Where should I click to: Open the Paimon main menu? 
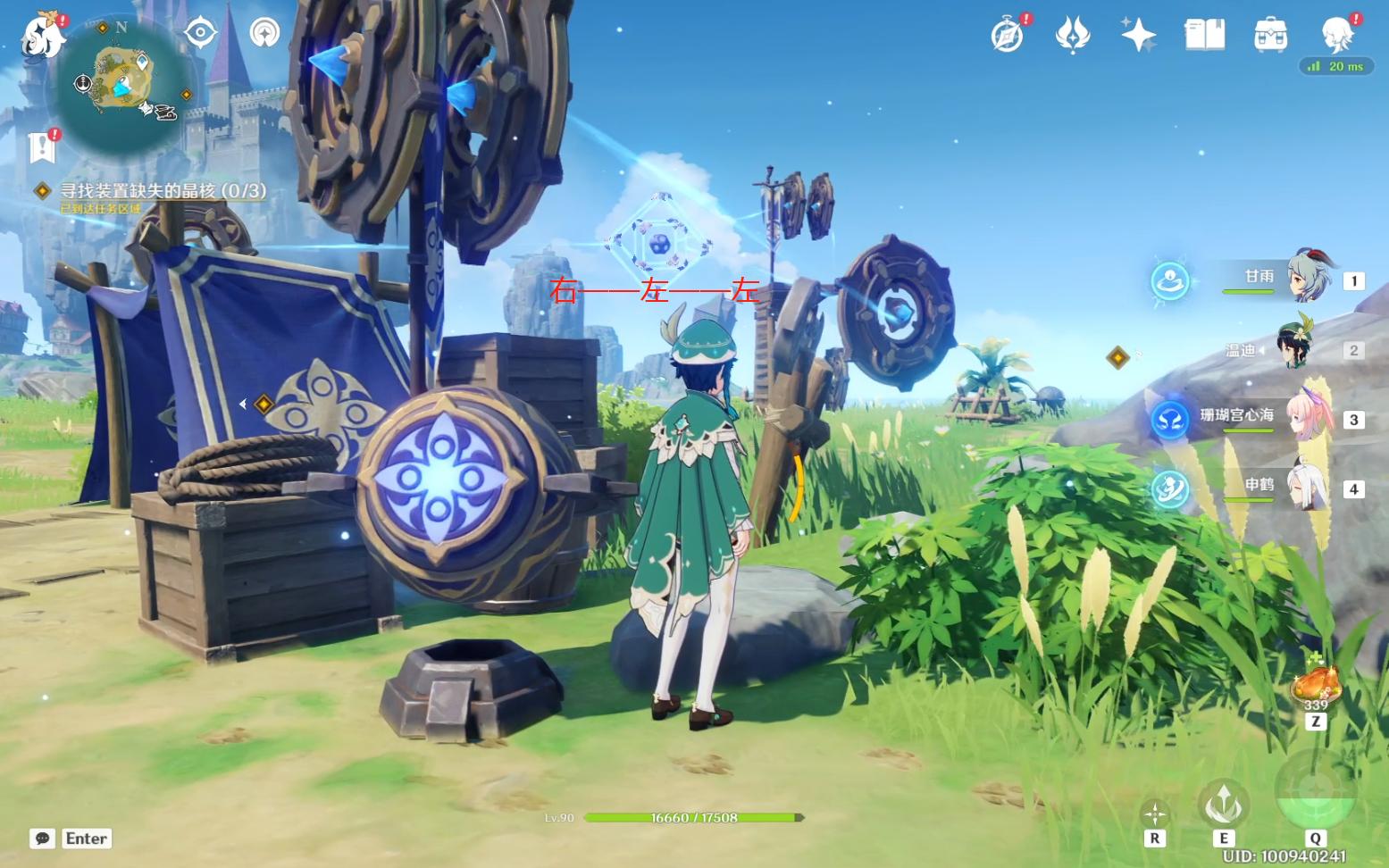[x=43, y=36]
